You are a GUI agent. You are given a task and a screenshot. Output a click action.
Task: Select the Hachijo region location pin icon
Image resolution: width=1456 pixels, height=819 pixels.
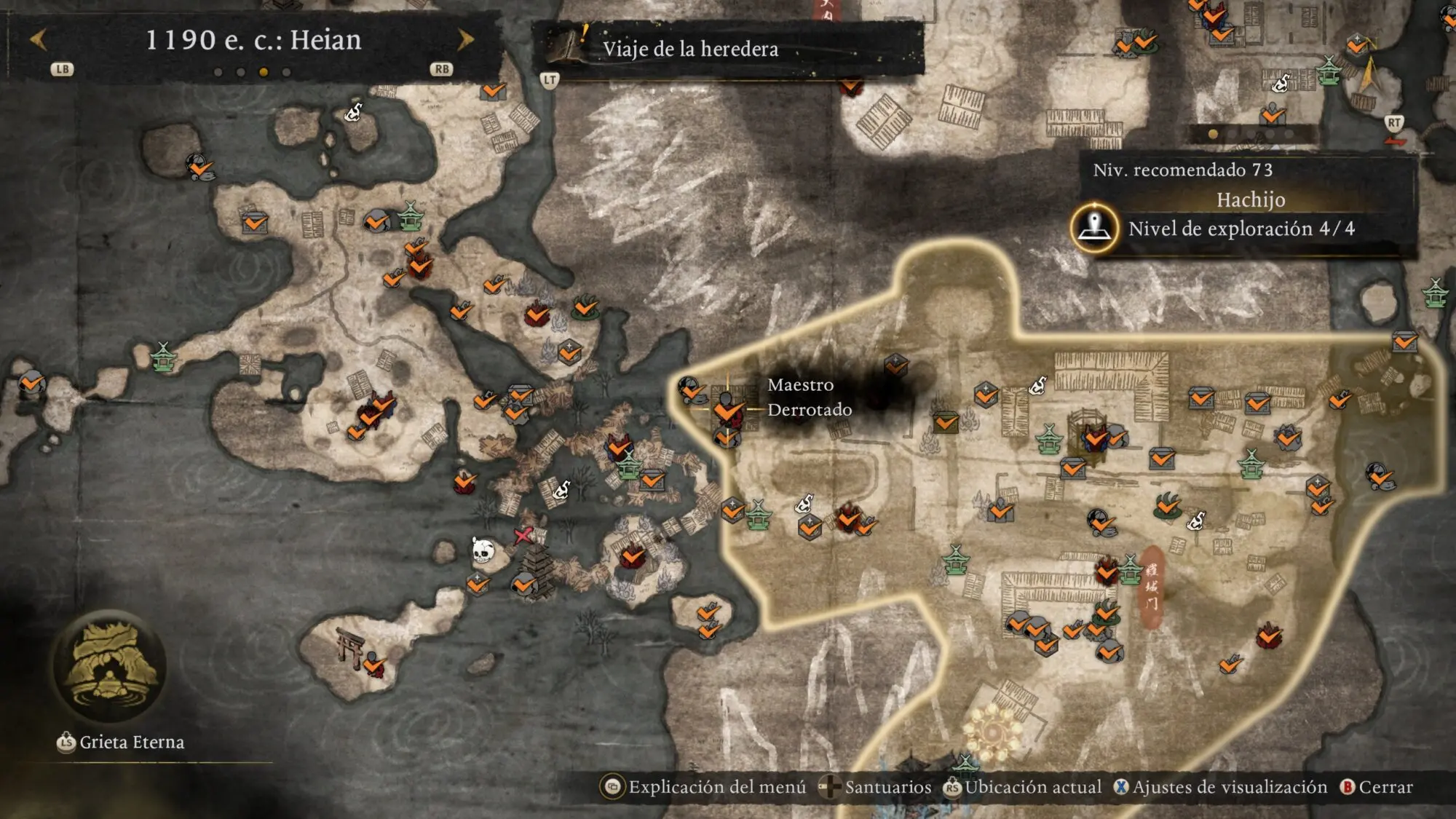(1094, 228)
